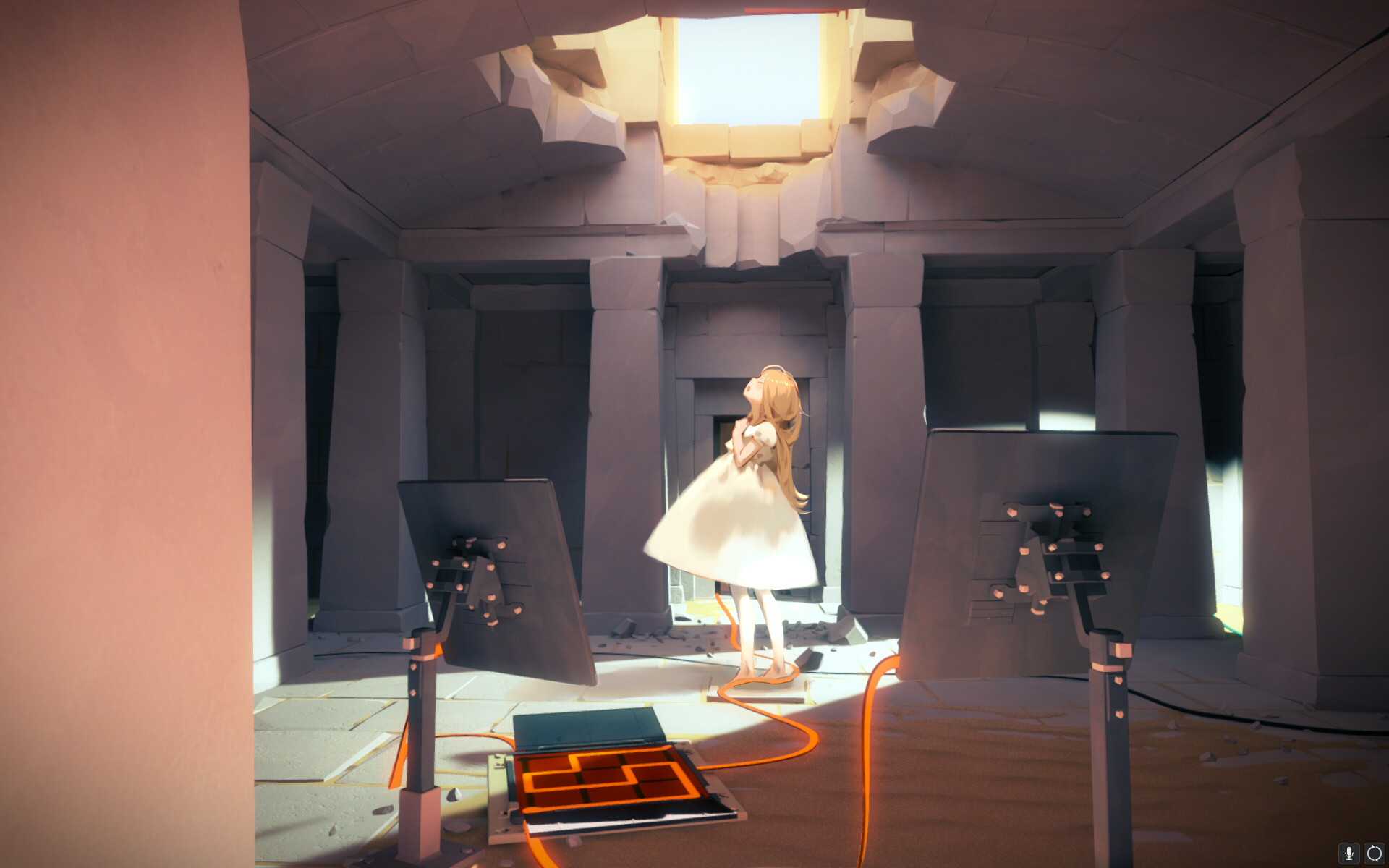The width and height of the screenshot is (1389, 868).
Task: Click the circular sync icon bottom-right
Action: pyautogui.click(x=1373, y=852)
